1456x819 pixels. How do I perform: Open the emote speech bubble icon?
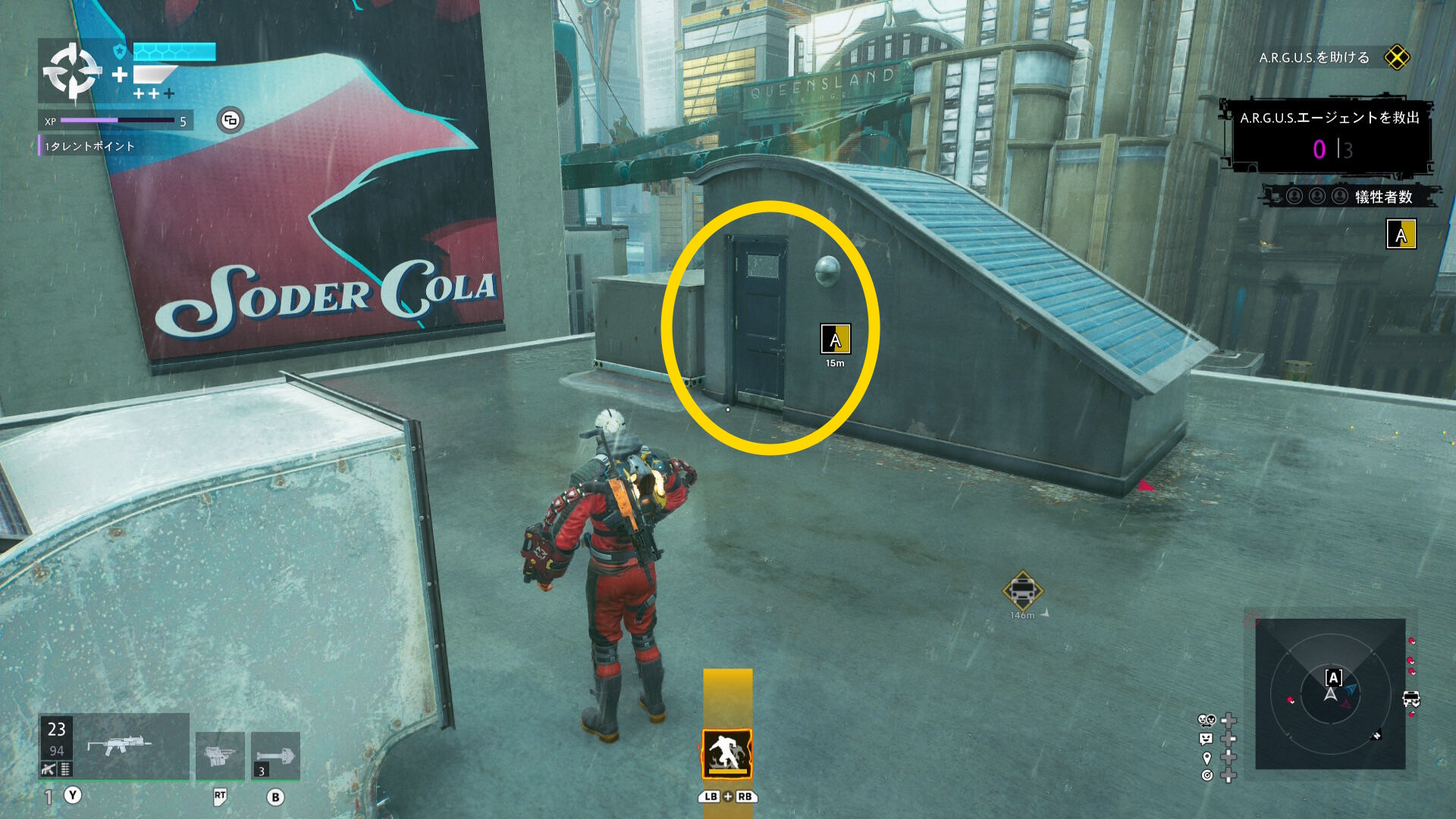[x=1206, y=739]
